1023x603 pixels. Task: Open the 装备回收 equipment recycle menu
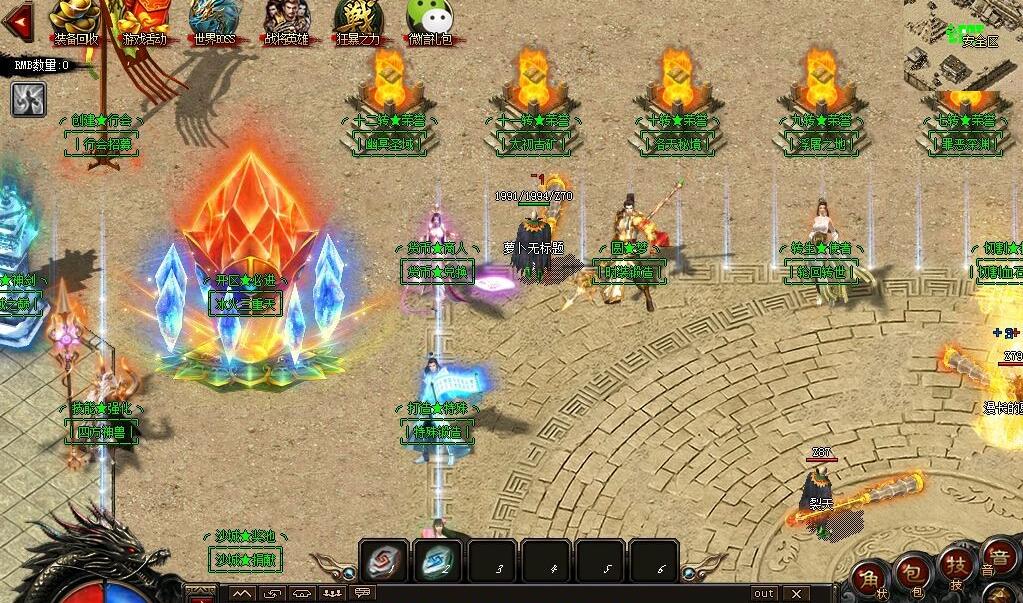[74, 22]
